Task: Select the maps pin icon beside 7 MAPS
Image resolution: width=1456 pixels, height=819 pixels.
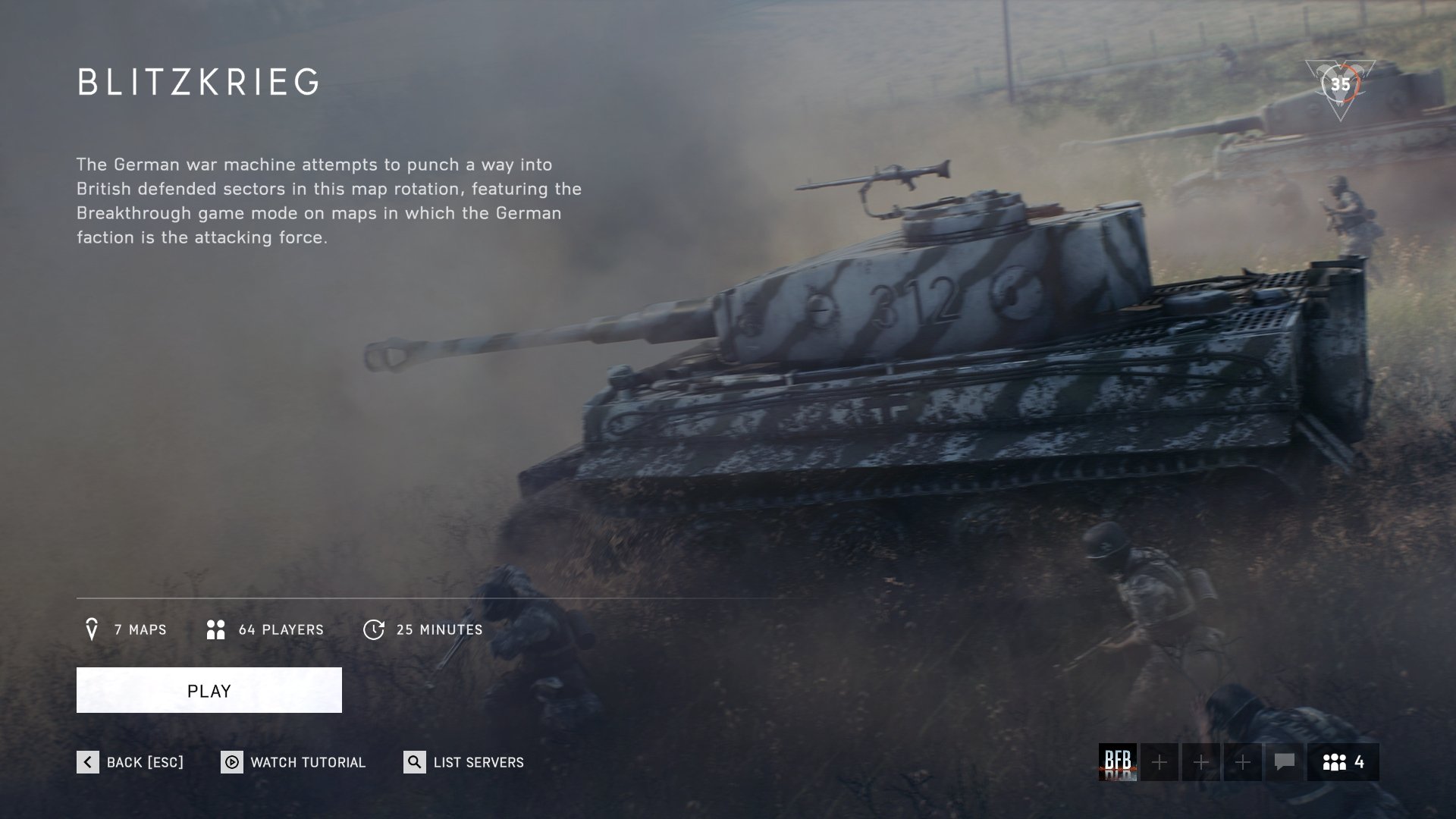Action: [93, 629]
